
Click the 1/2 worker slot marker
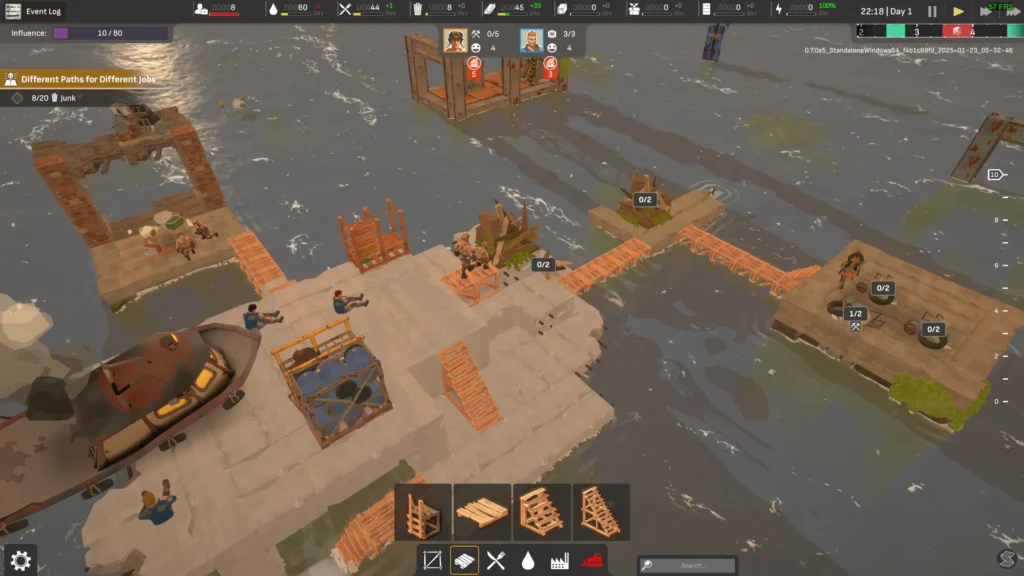tap(855, 313)
